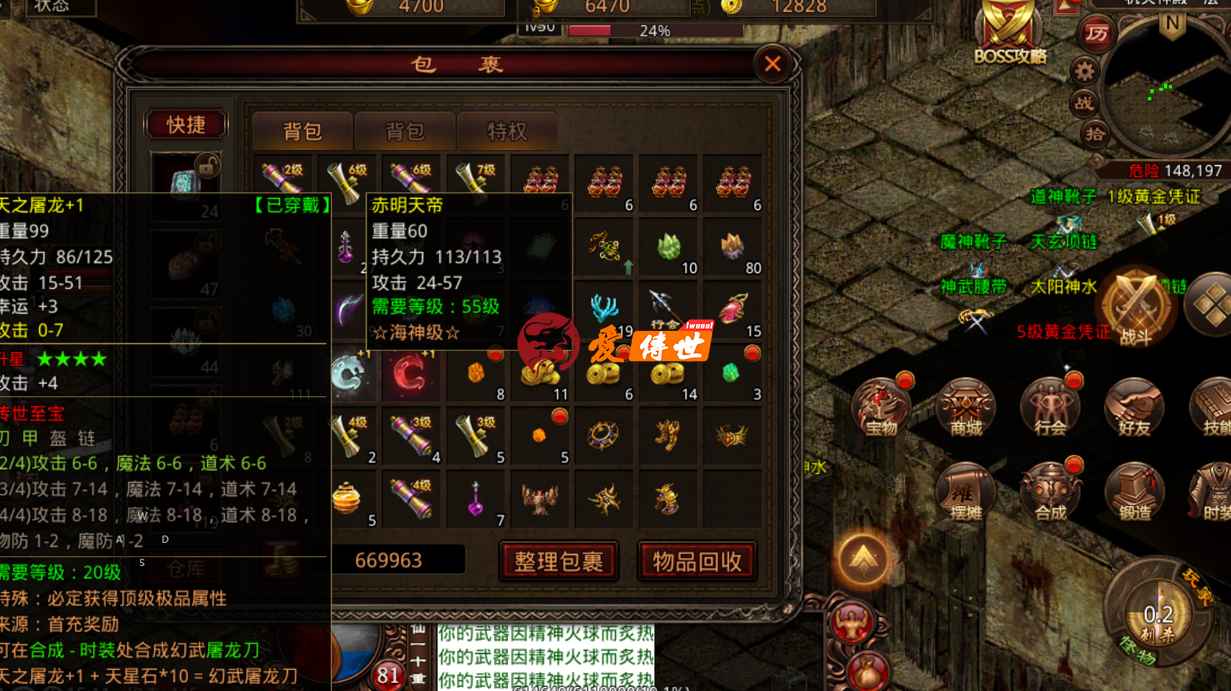Open the 行会 guild menu
Screen dimensions: 1231x691
(x=1050, y=408)
